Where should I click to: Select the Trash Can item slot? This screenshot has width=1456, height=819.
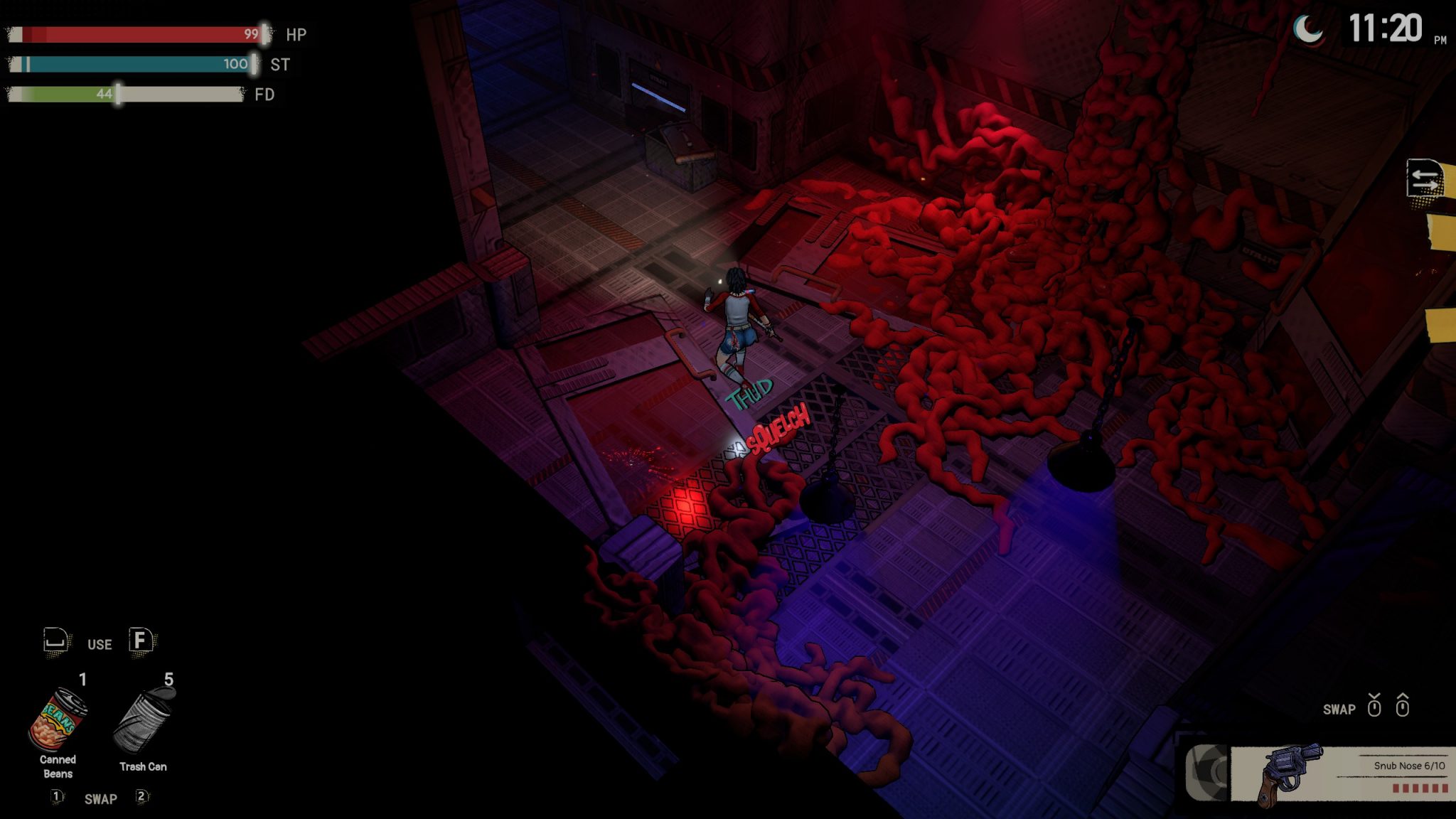(x=143, y=721)
